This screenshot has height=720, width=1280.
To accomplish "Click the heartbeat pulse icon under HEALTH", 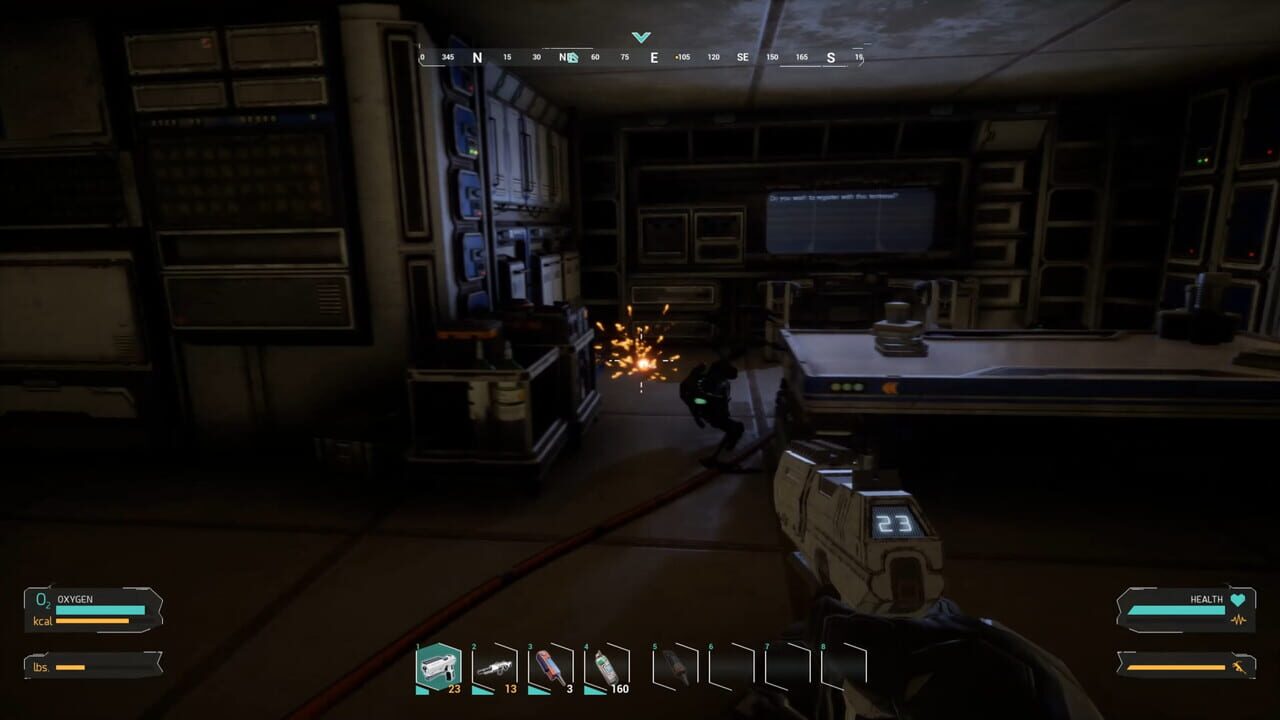I will 1239,619.
